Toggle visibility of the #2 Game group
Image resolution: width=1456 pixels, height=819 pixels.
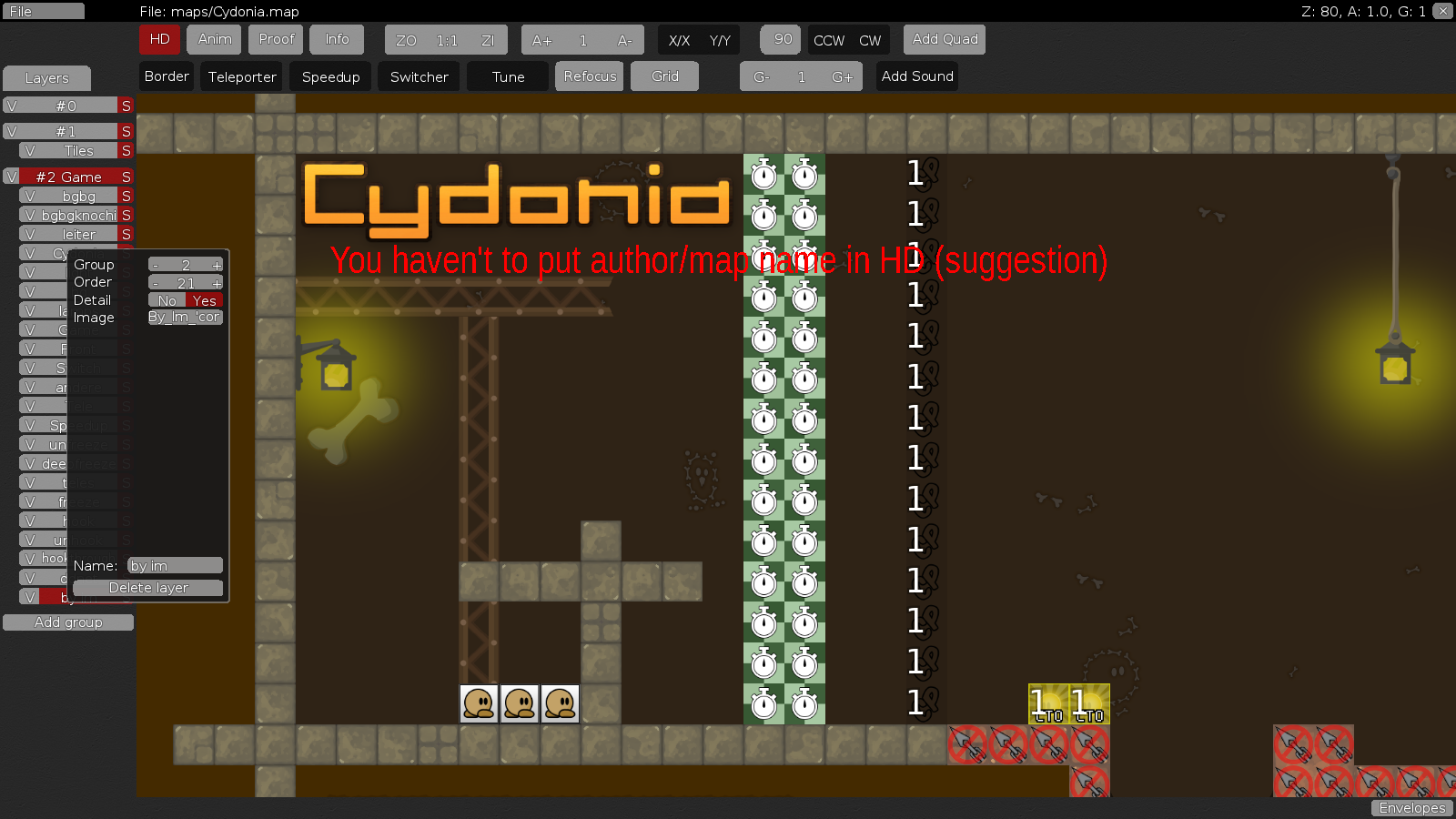(11, 176)
